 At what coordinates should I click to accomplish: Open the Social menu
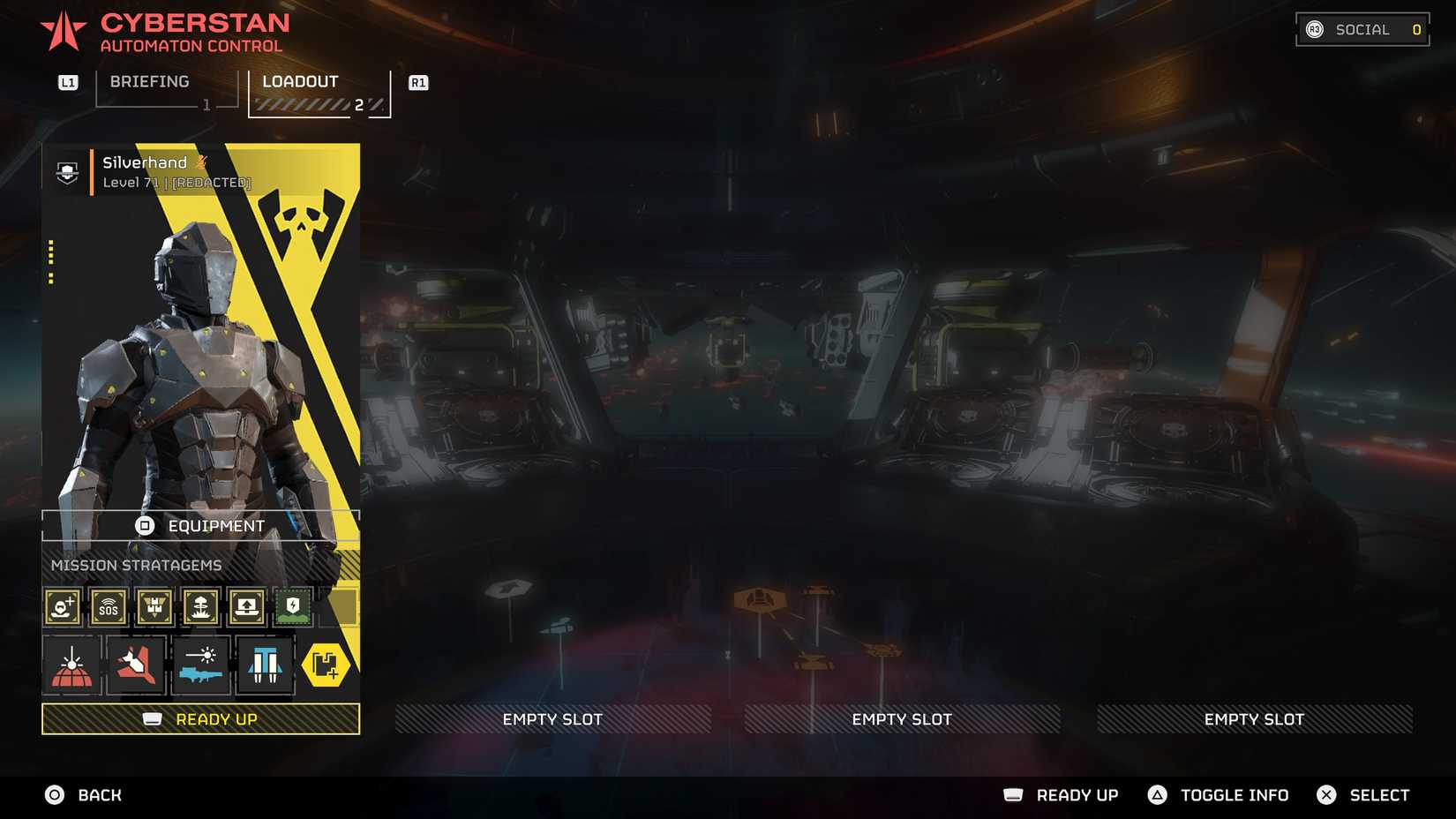pos(1362,29)
